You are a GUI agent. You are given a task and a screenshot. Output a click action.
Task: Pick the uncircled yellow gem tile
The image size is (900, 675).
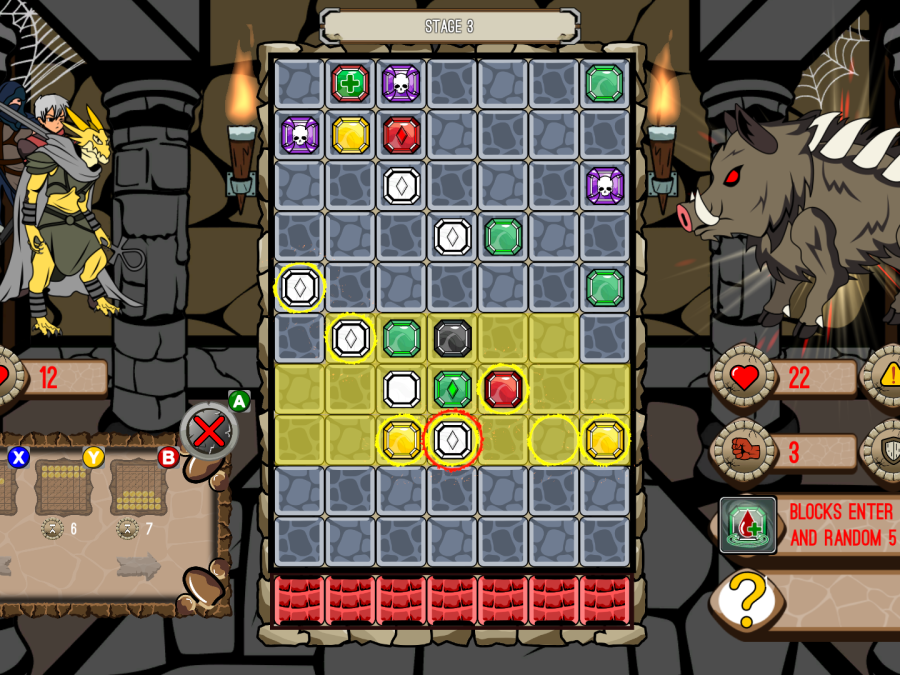point(351,135)
